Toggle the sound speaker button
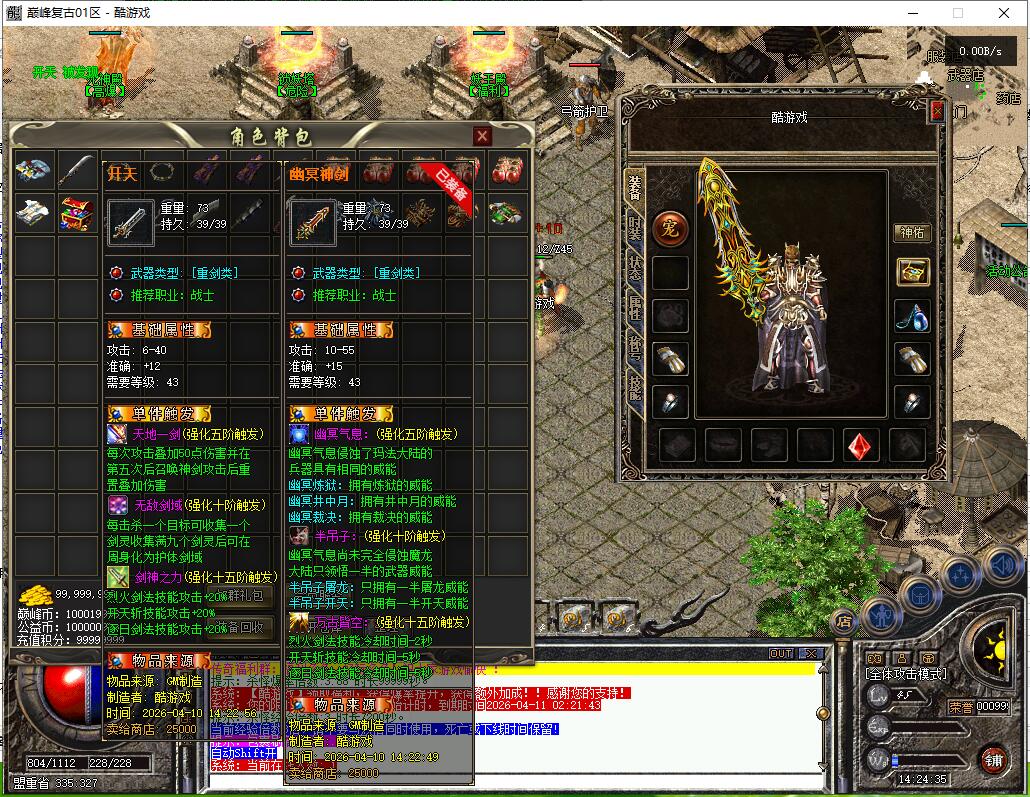 click(1001, 565)
